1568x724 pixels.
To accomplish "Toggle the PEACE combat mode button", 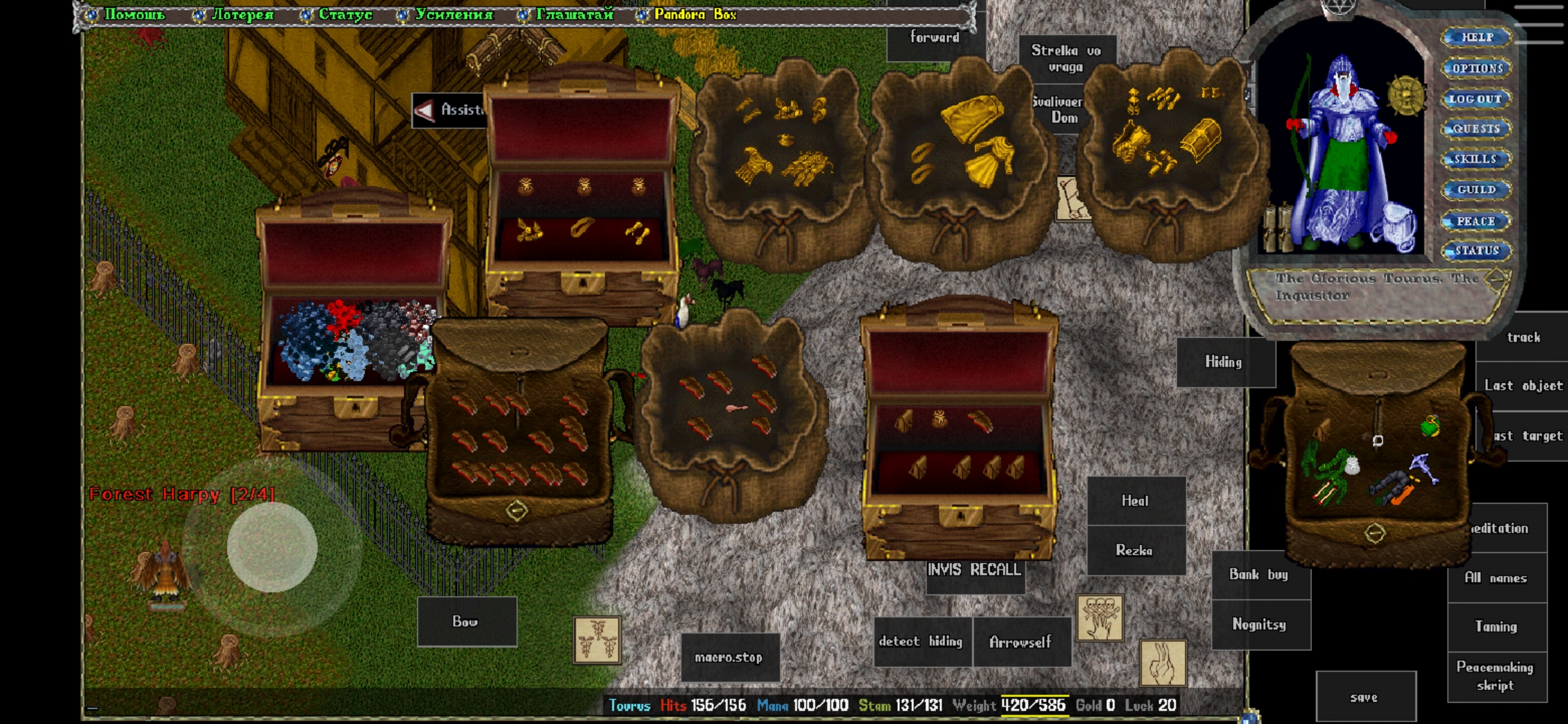I will coord(1476,221).
